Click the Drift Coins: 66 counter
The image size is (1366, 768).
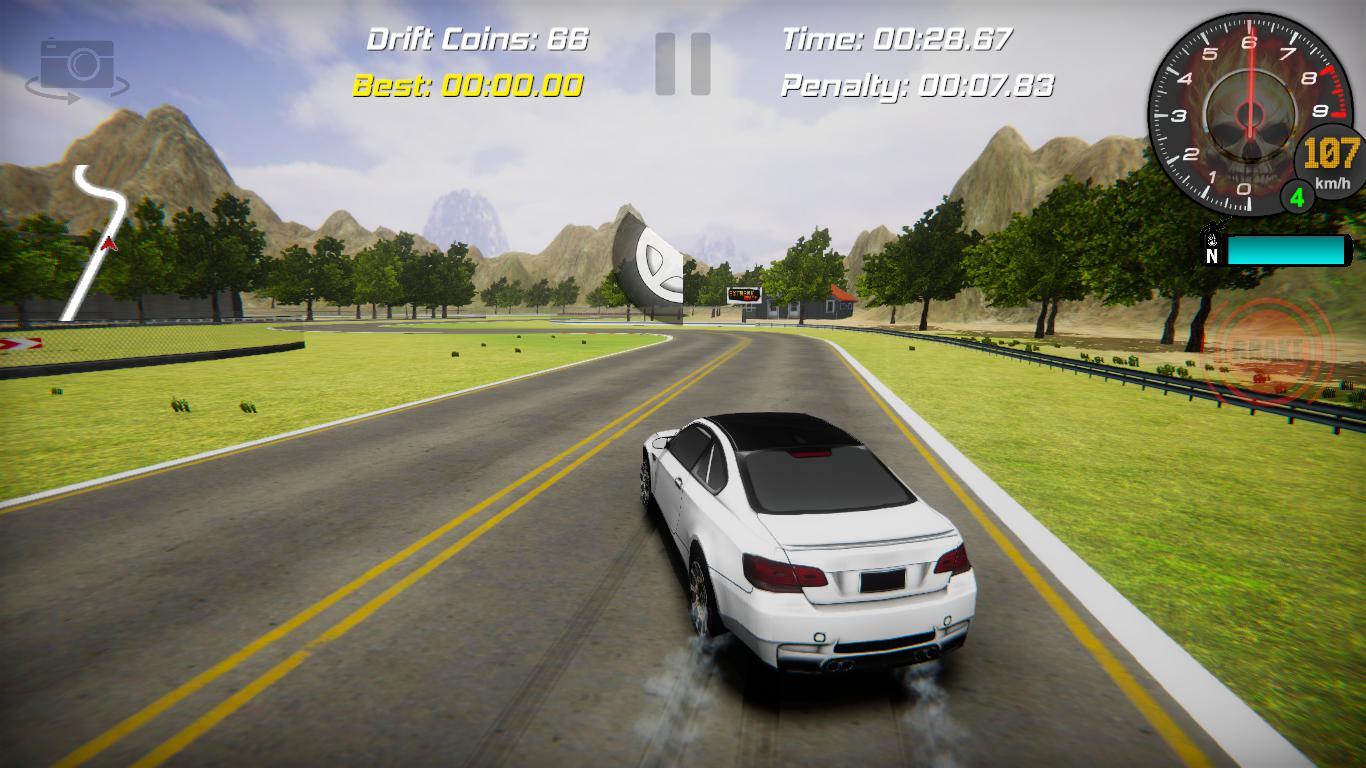(x=478, y=39)
